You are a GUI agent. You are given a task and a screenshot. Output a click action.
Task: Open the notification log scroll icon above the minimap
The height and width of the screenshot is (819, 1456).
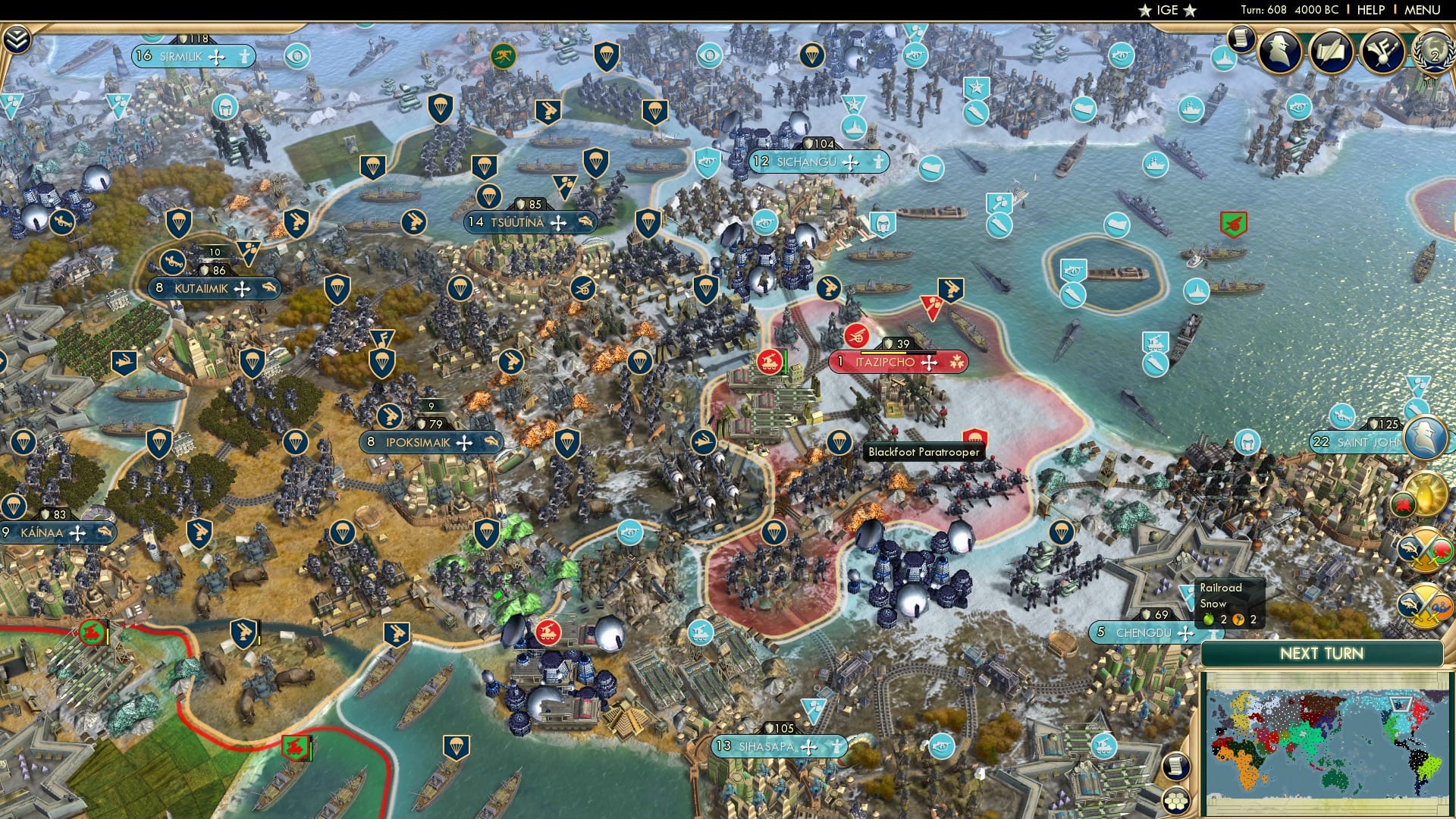click(x=1177, y=766)
